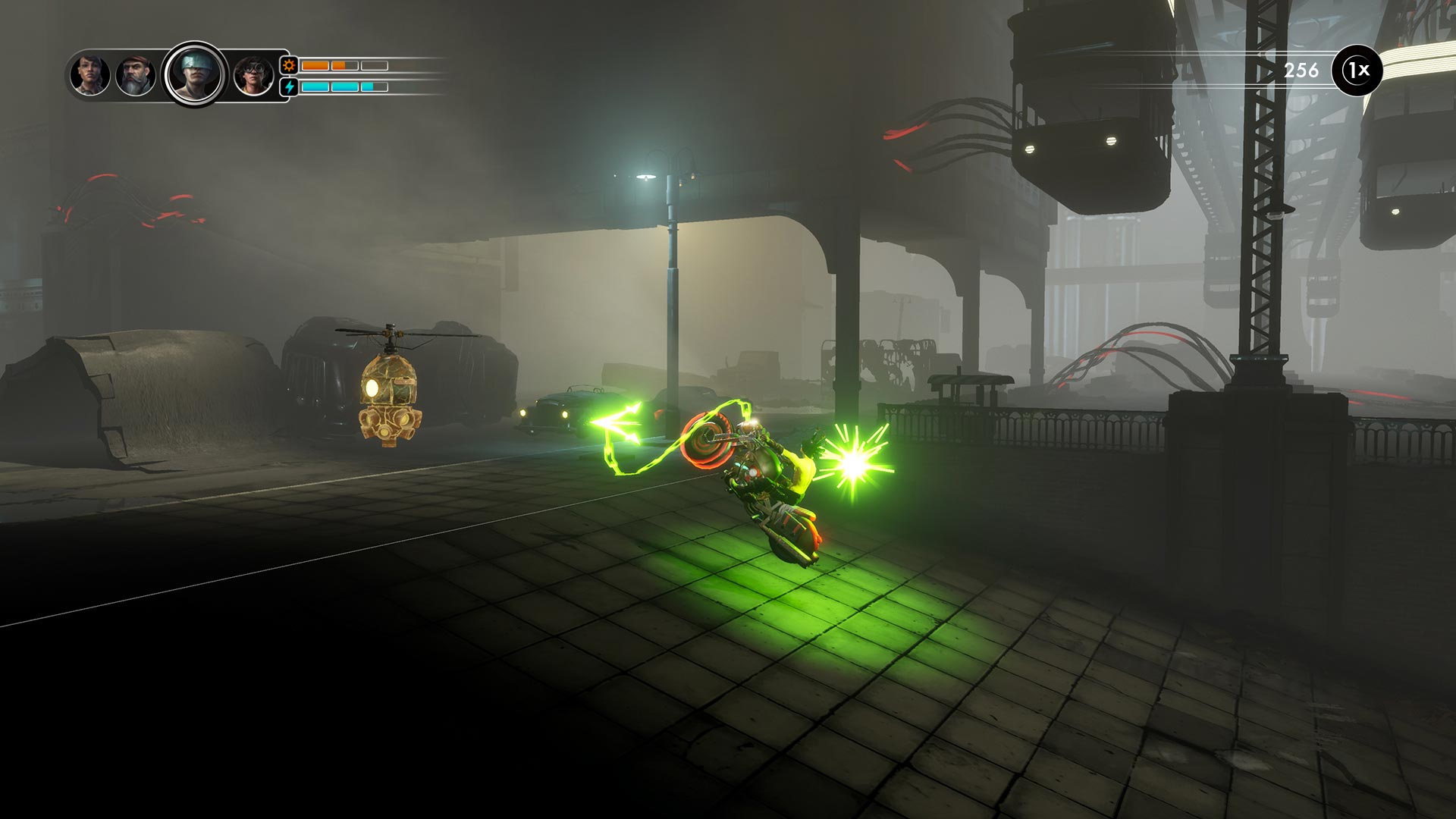Click the empty third health bar segment
The height and width of the screenshot is (819, 1456).
pos(373,65)
